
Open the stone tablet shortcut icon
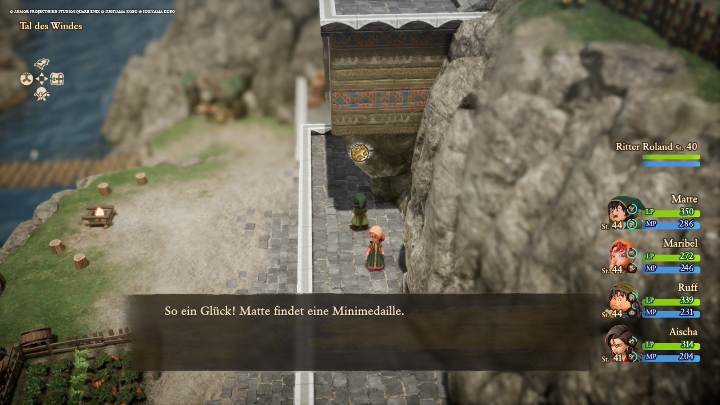42,63
